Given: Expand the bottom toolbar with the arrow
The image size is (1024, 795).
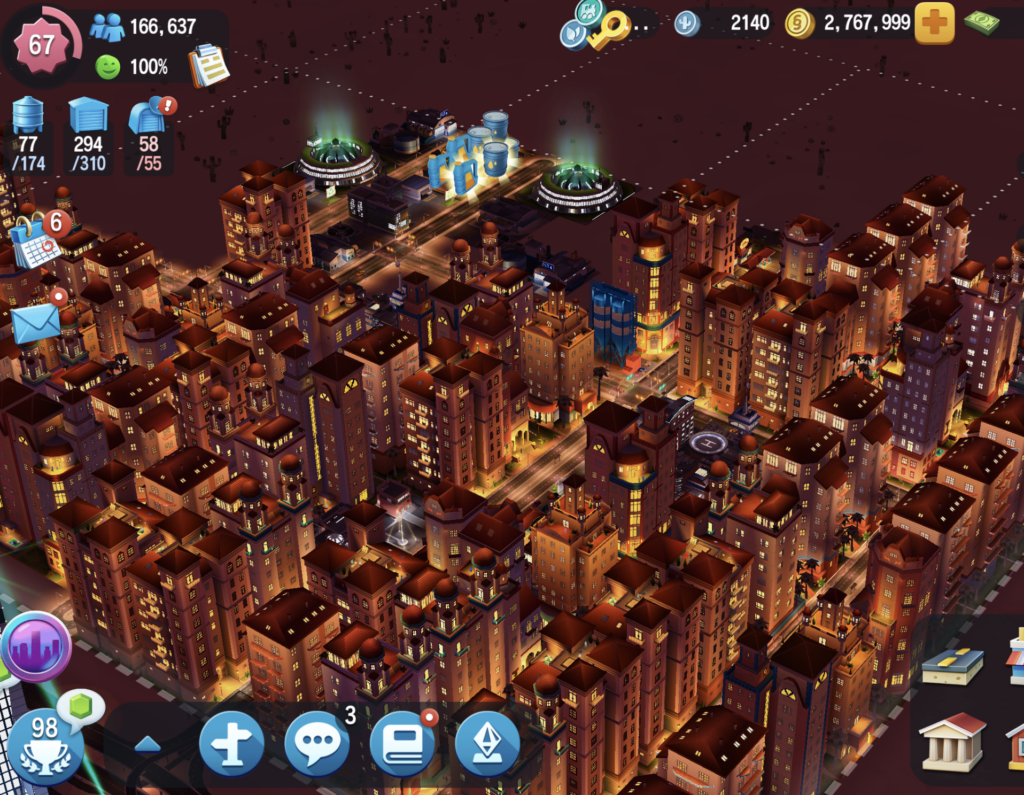Looking at the screenshot, I should point(148,744).
